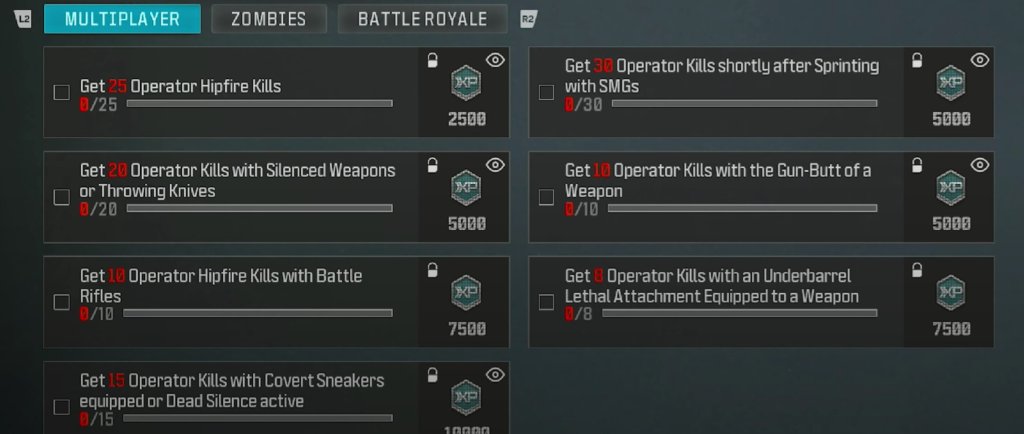Check the Gun-Butt kills challenge box

[x=546, y=197]
